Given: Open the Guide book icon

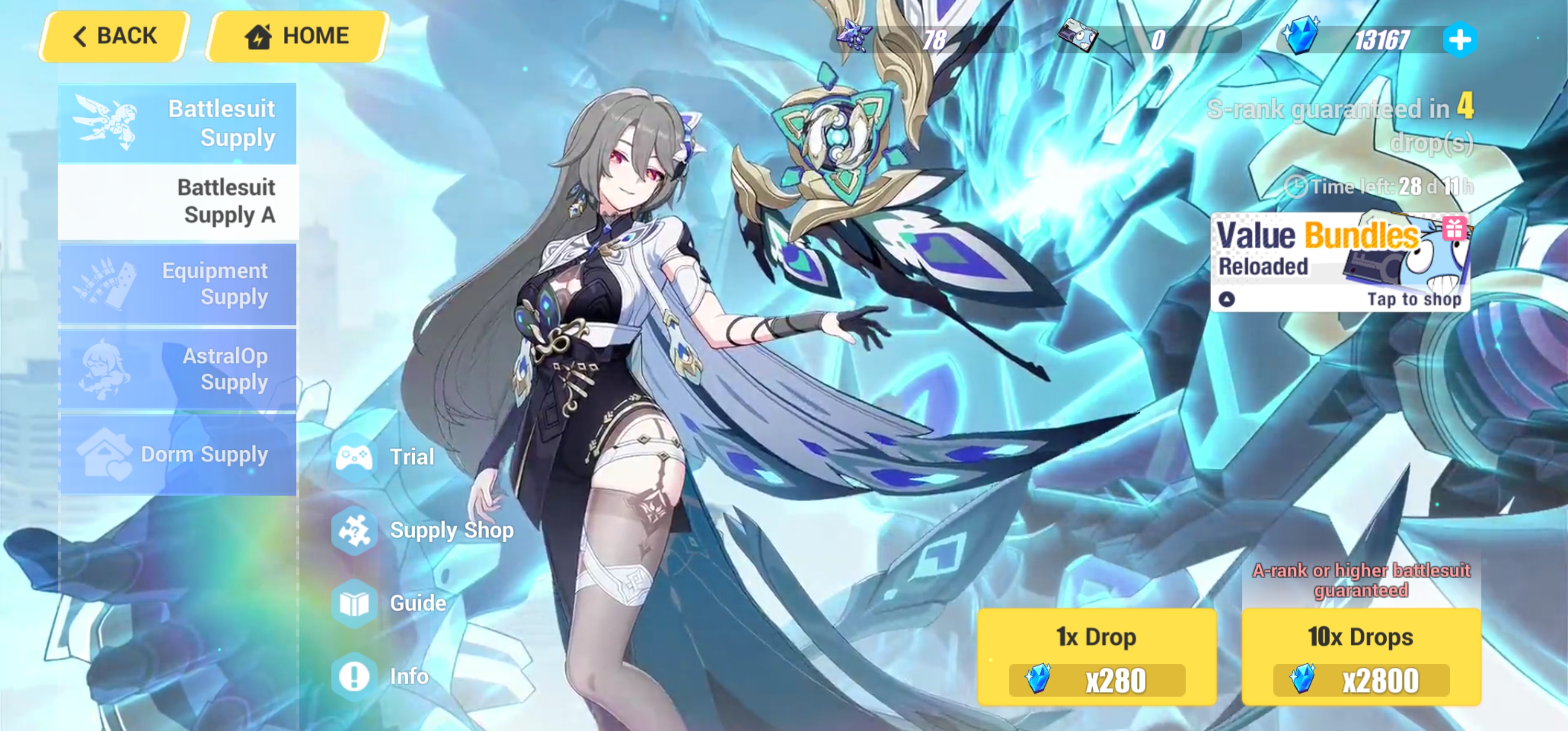Looking at the screenshot, I should click(x=355, y=603).
